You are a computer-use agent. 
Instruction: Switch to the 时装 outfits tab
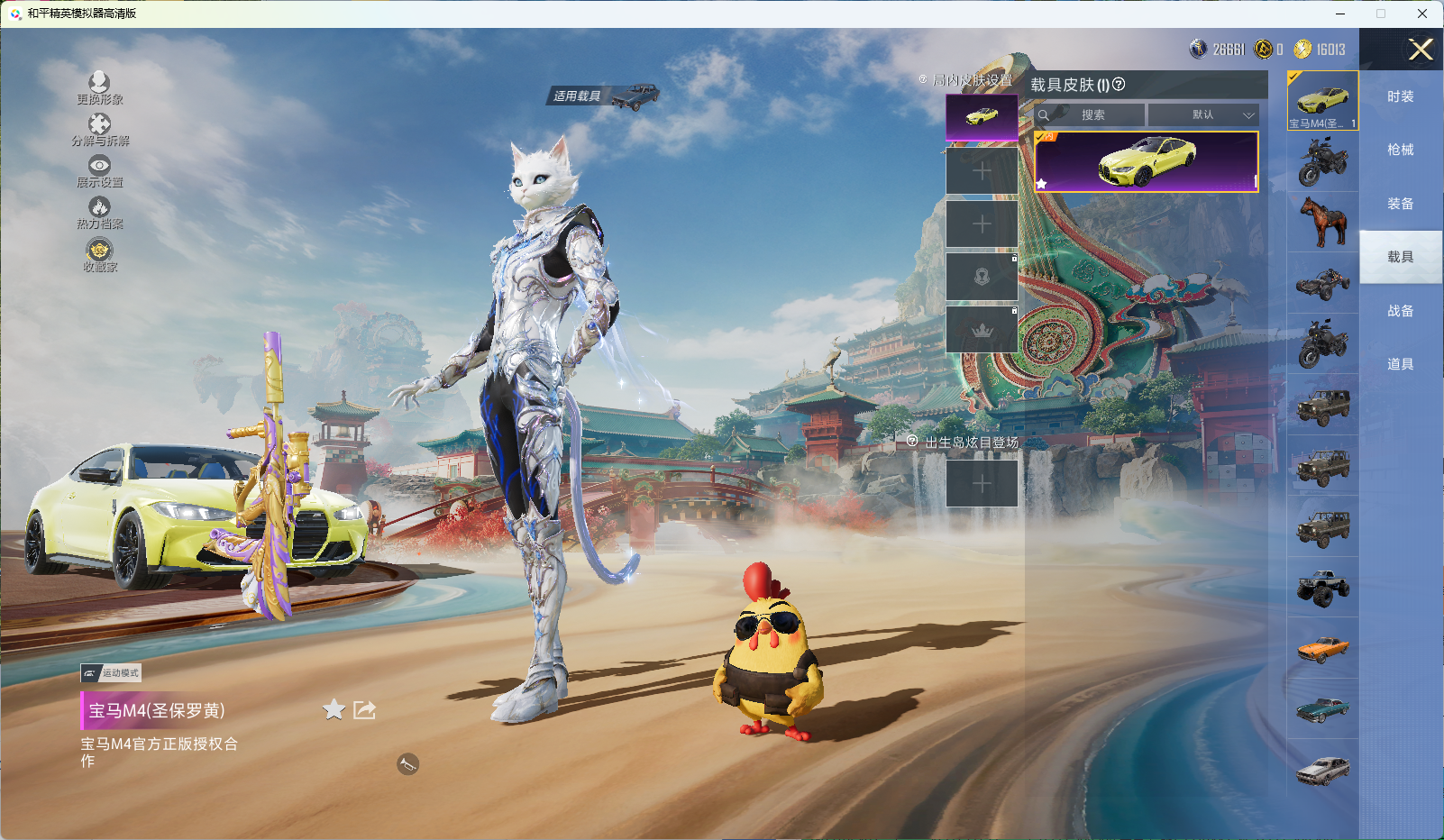coord(1400,96)
